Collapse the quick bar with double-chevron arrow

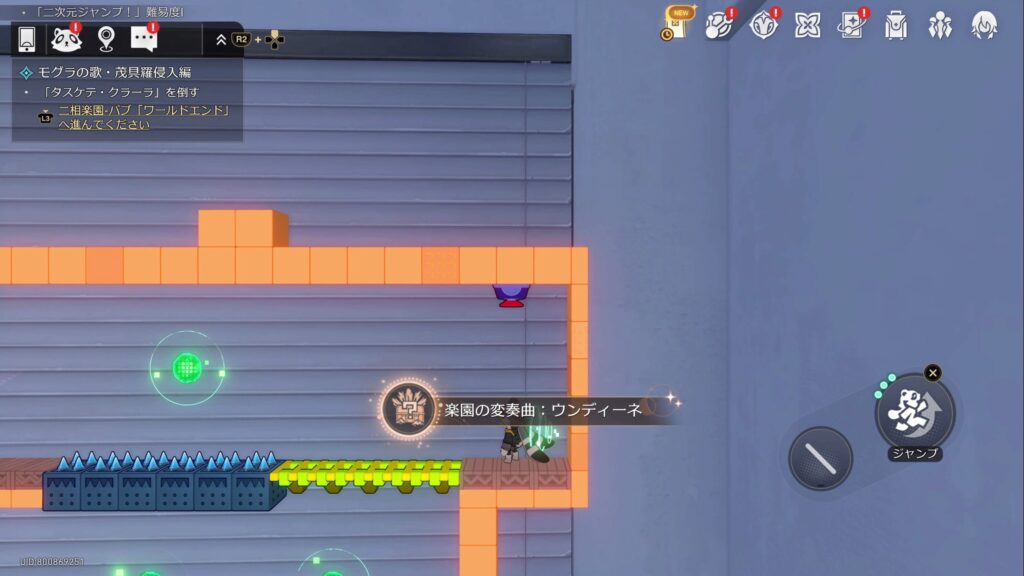coord(221,40)
